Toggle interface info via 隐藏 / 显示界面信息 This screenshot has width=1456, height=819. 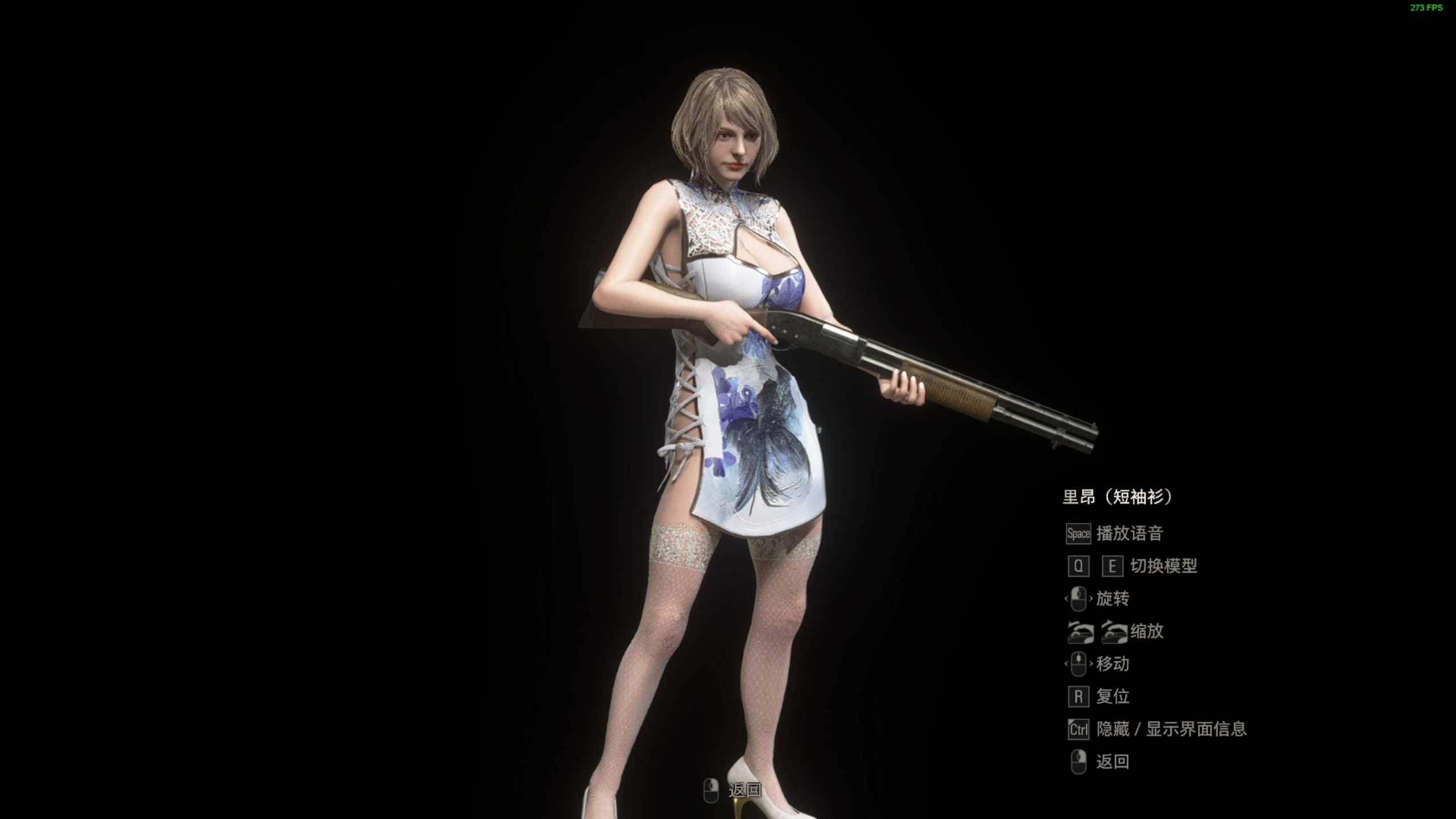coord(1172,730)
